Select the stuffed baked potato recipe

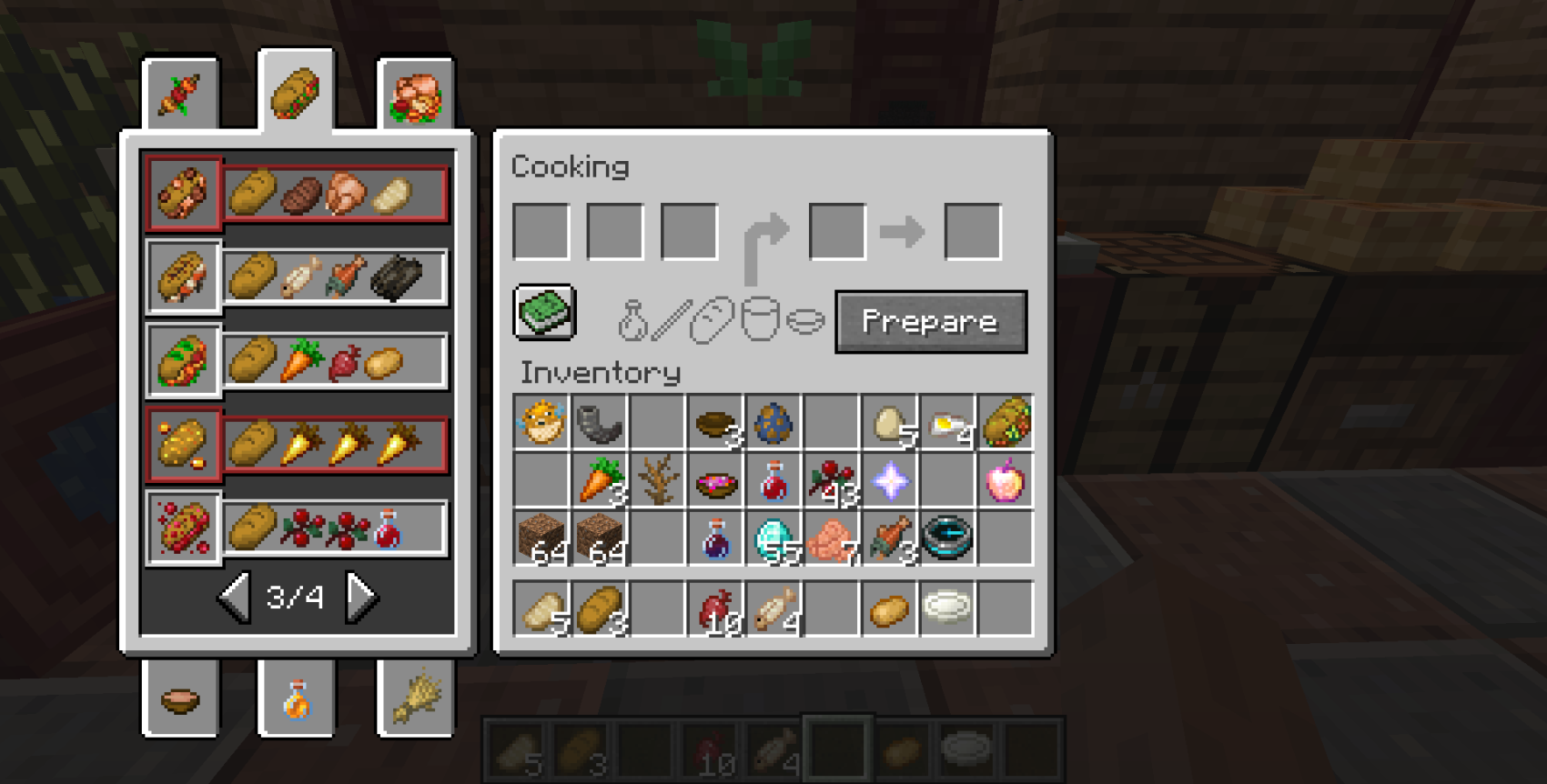tap(182, 191)
